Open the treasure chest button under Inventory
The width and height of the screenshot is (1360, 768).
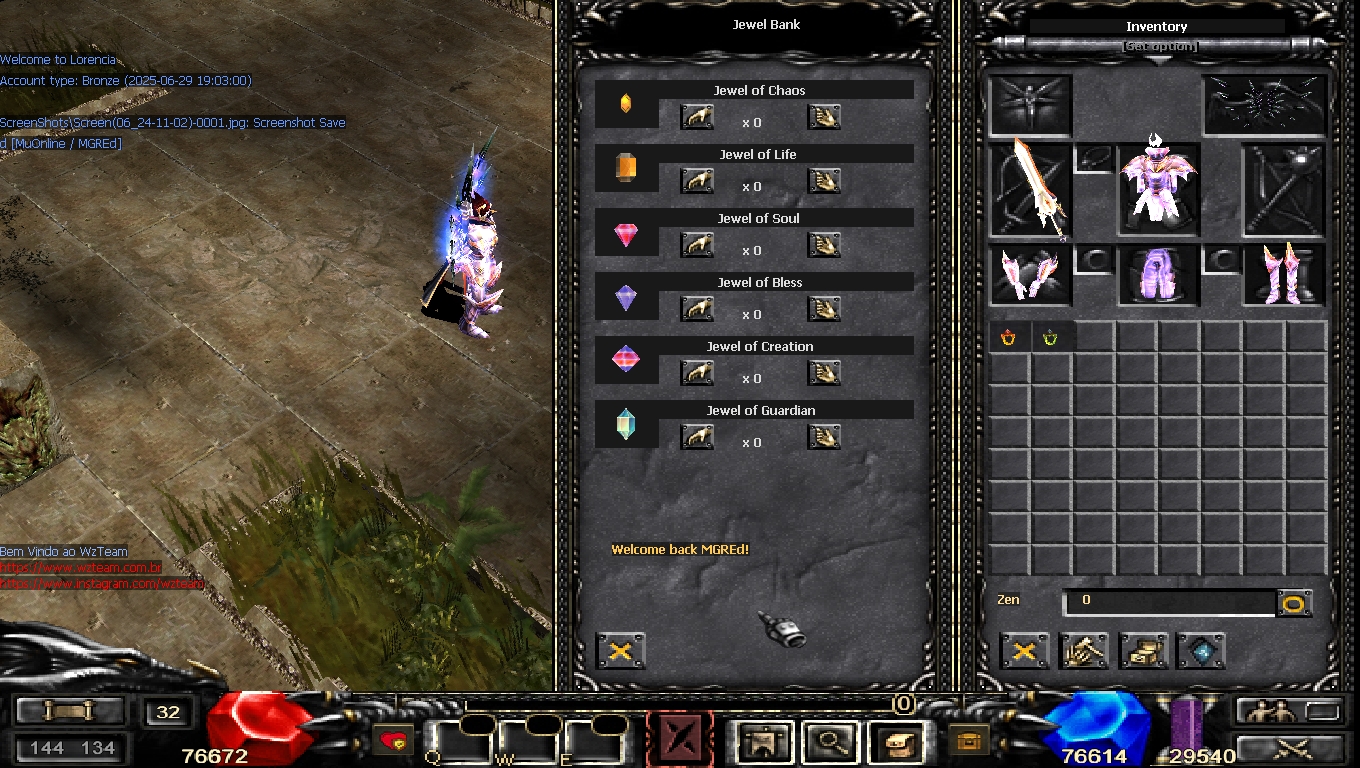1143,651
